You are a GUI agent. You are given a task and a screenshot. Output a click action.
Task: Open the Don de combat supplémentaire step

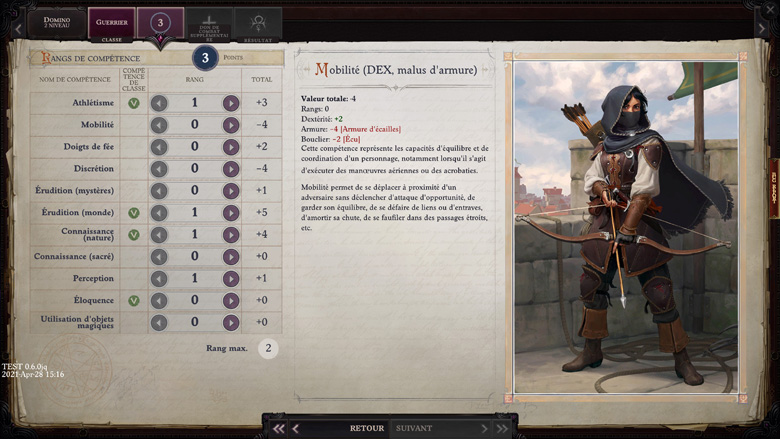point(209,24)
